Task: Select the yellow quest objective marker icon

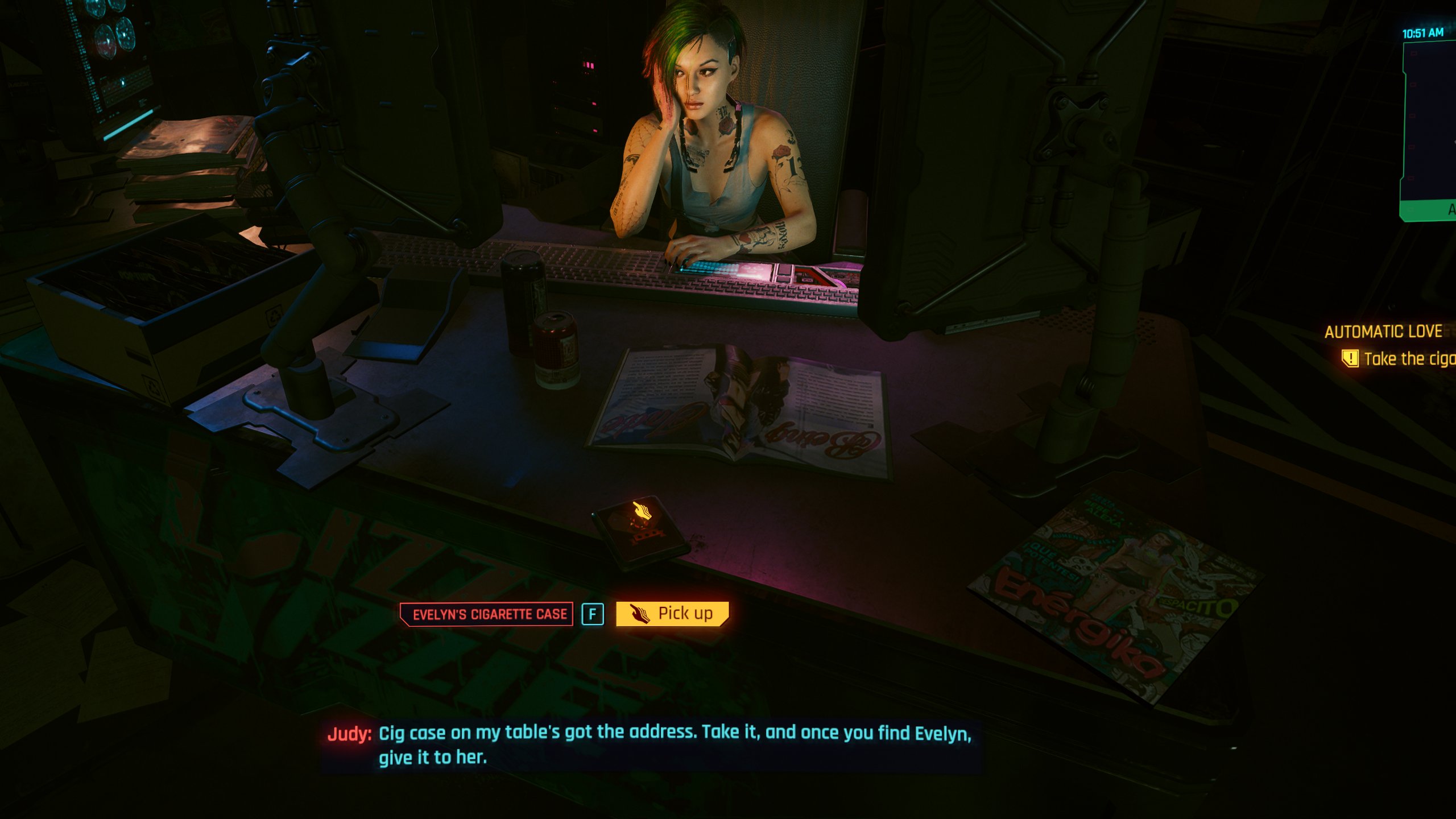Action: (1350, 358)
